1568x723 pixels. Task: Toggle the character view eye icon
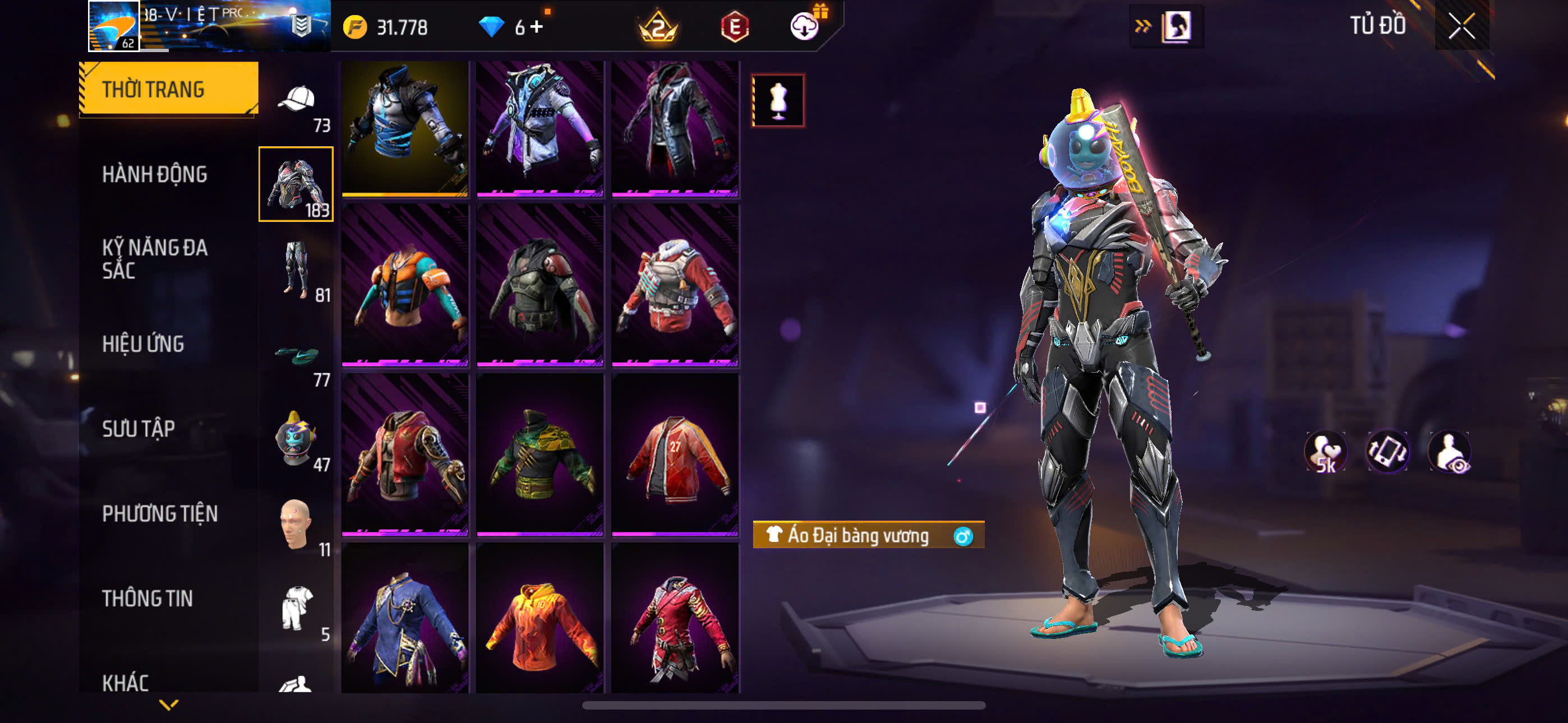1449,452
